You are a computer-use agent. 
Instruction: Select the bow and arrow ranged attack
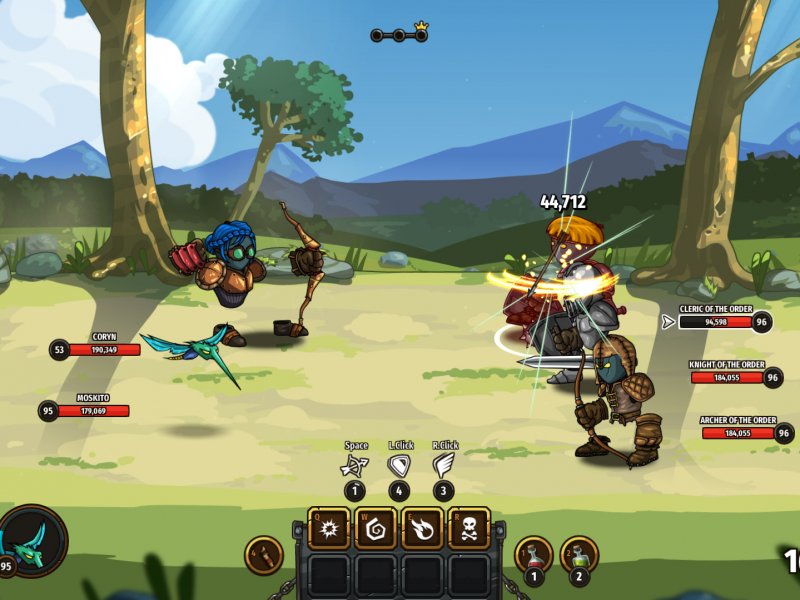point(355,466)
